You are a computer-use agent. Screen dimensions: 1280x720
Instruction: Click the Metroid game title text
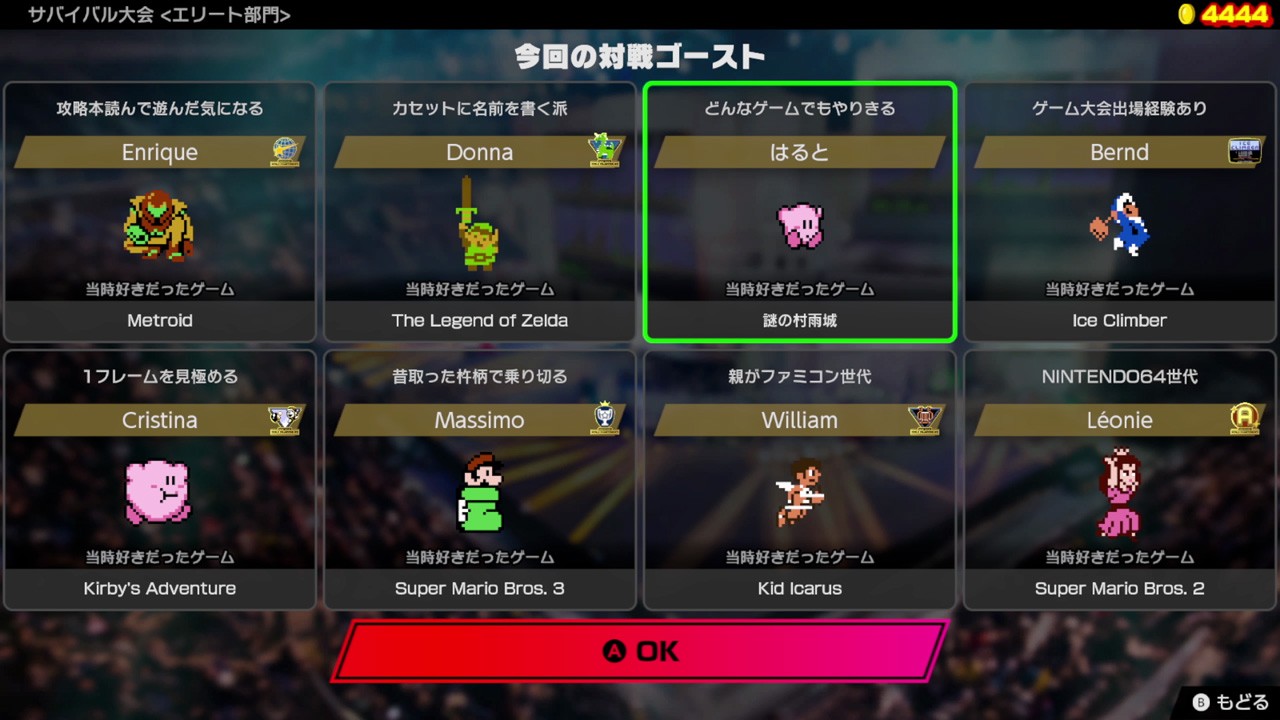pyautogui.click(x=159, y=320)
